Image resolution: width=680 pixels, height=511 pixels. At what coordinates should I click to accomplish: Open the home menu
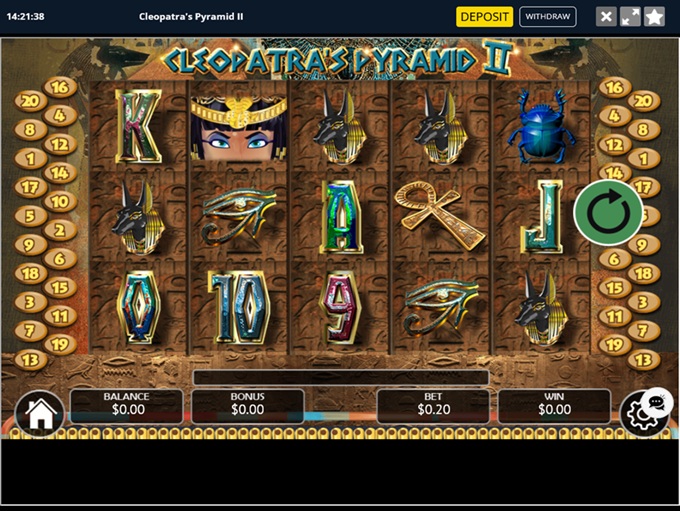coord(40,413)
